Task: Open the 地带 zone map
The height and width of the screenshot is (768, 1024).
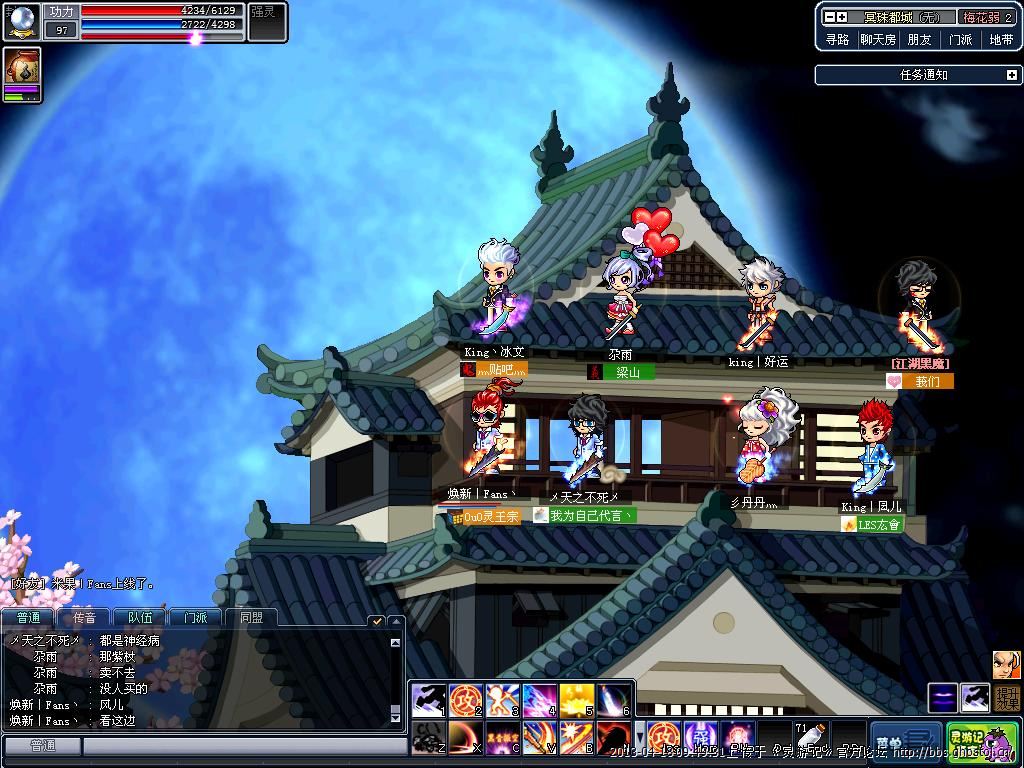Action: (1001, 40)
